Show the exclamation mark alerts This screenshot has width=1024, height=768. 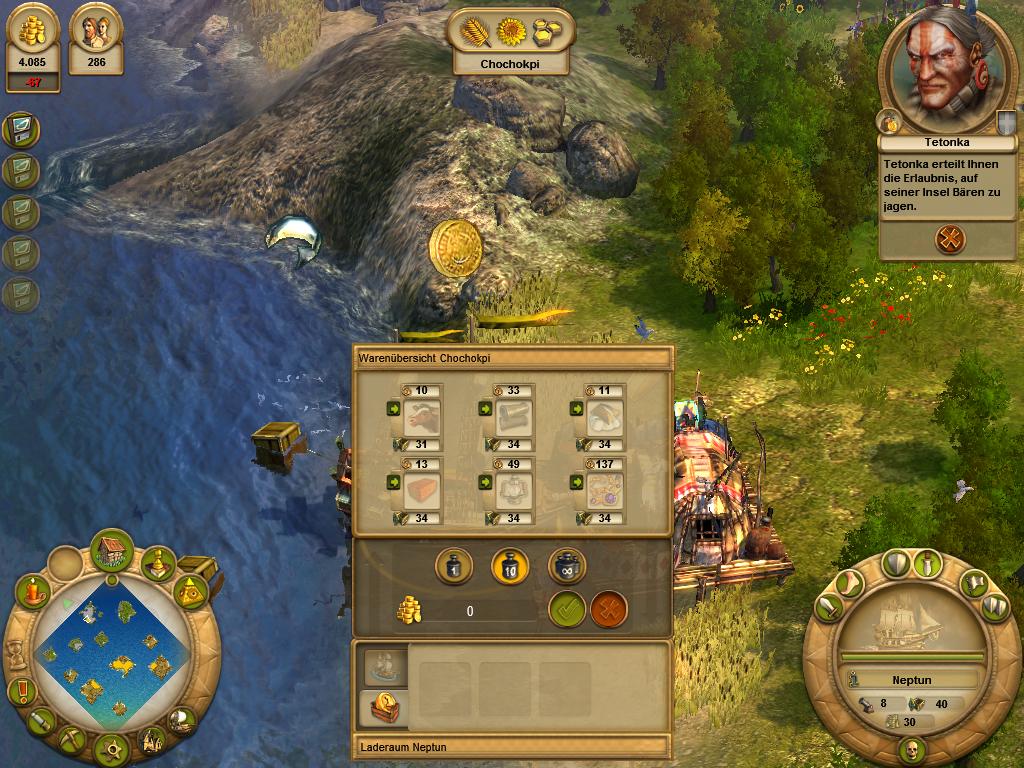pos(20,691)
